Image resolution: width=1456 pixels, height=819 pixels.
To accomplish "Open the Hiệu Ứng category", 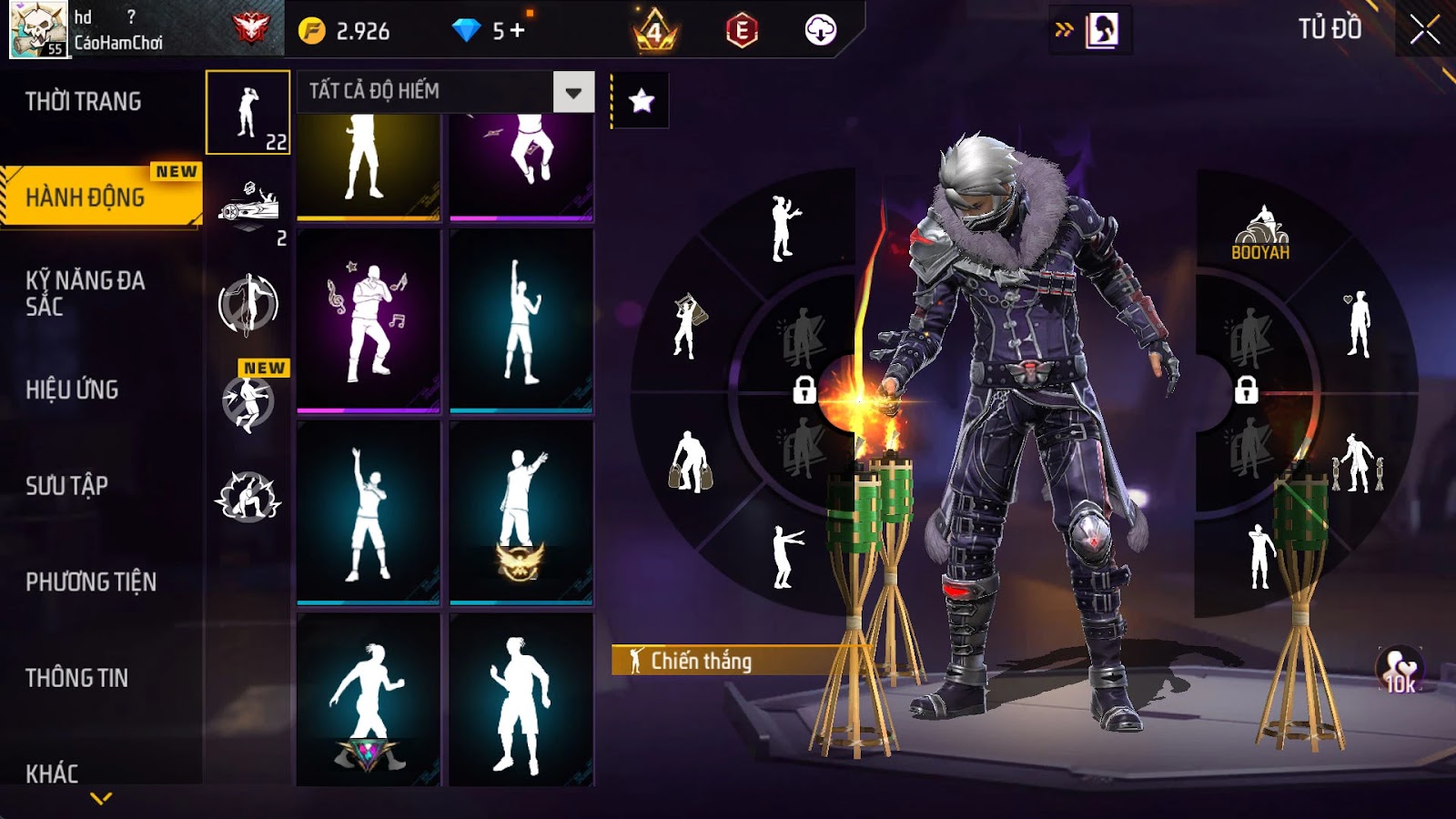I will (73, 389).
